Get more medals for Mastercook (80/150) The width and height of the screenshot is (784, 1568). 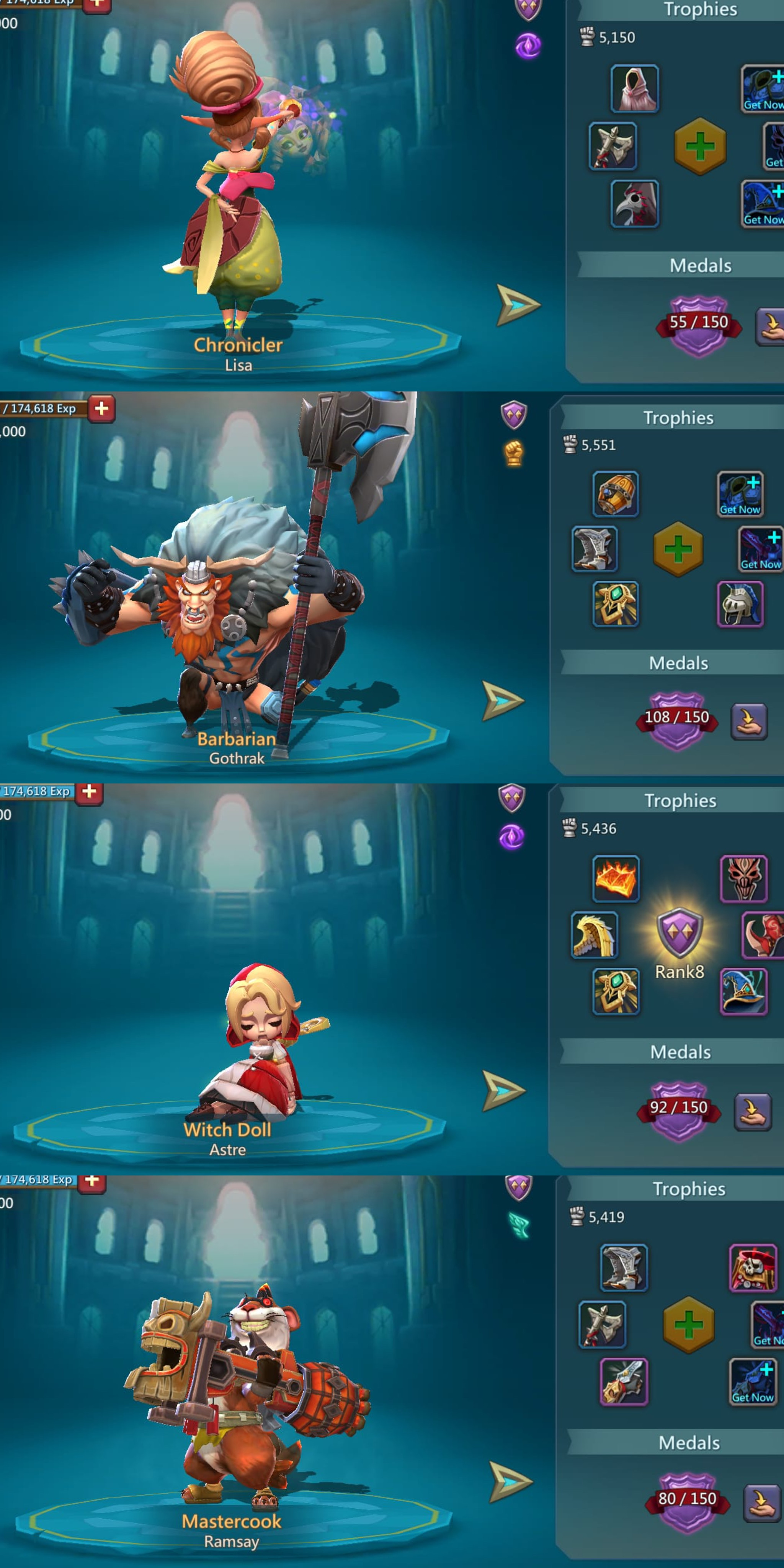pyautogui.click(x=761, y=1502)
